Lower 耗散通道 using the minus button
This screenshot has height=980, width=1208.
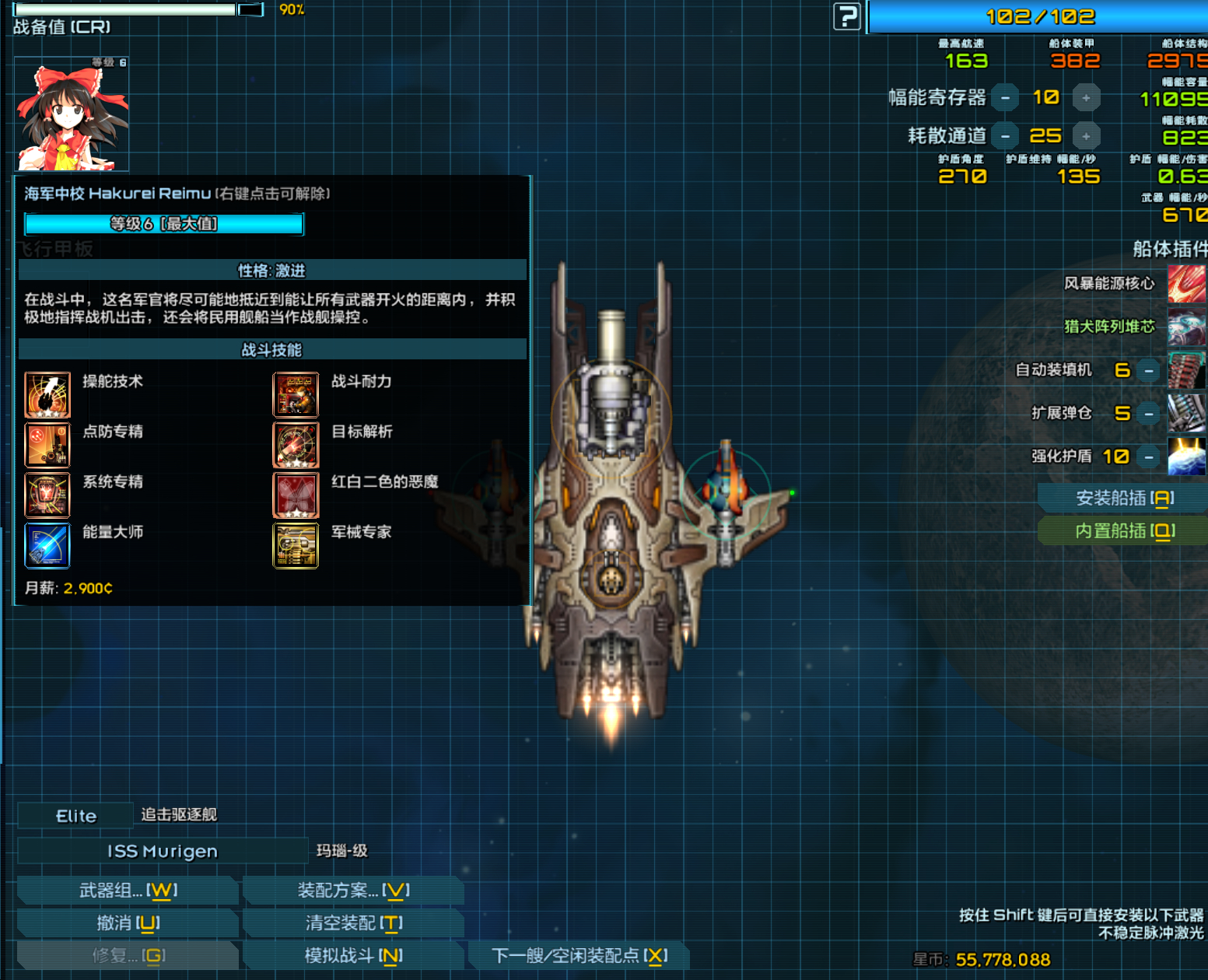[1005, 135]
